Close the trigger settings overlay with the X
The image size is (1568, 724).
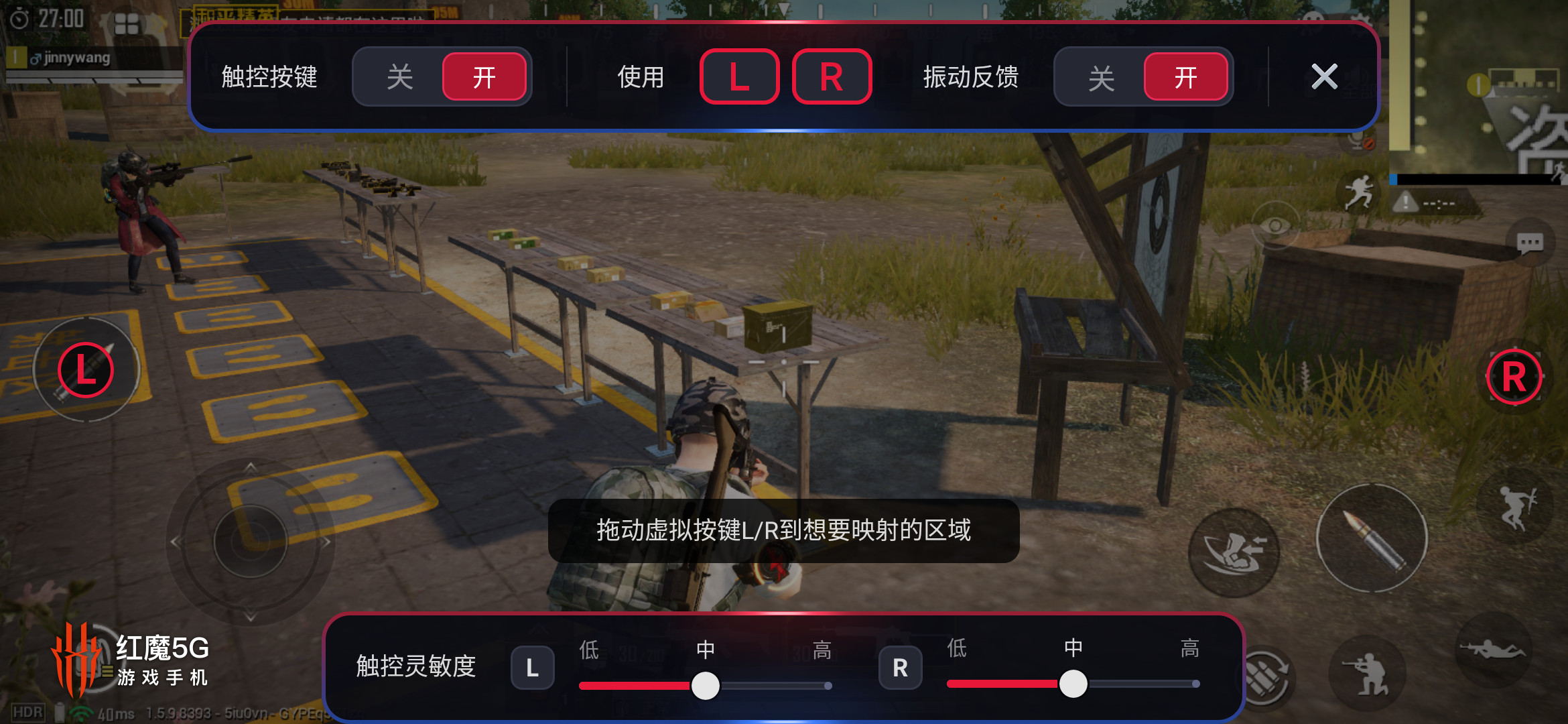click(1323, 76)
